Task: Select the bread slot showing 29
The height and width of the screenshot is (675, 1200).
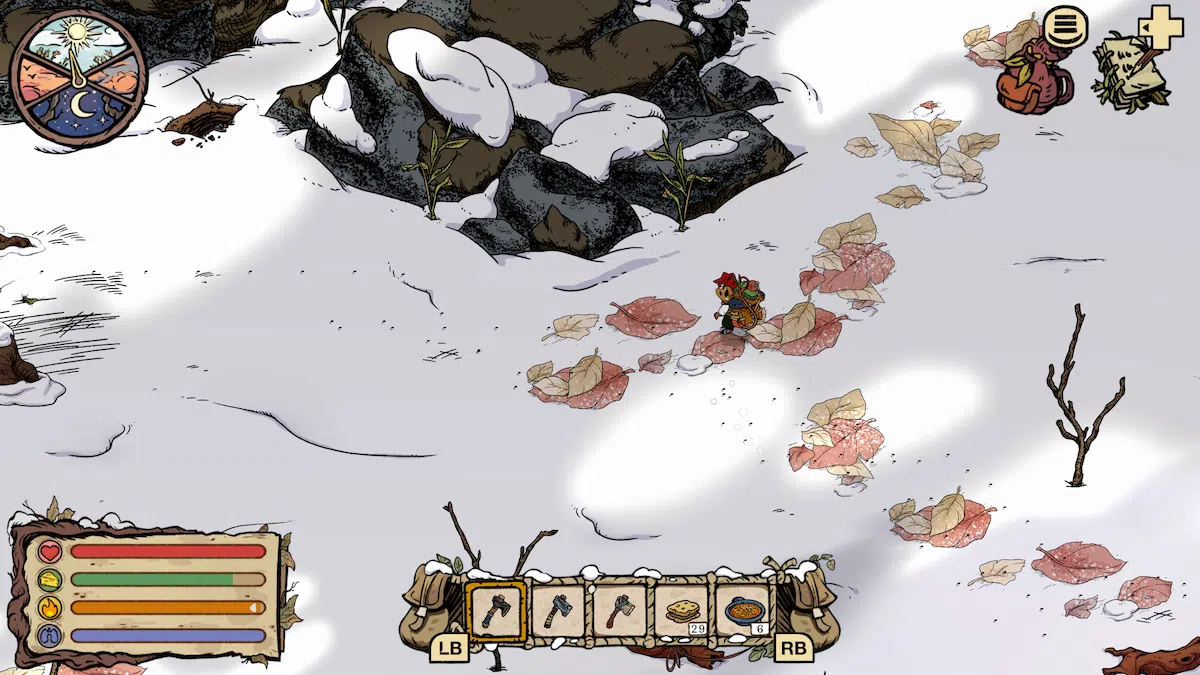Action: coord(681,612)
